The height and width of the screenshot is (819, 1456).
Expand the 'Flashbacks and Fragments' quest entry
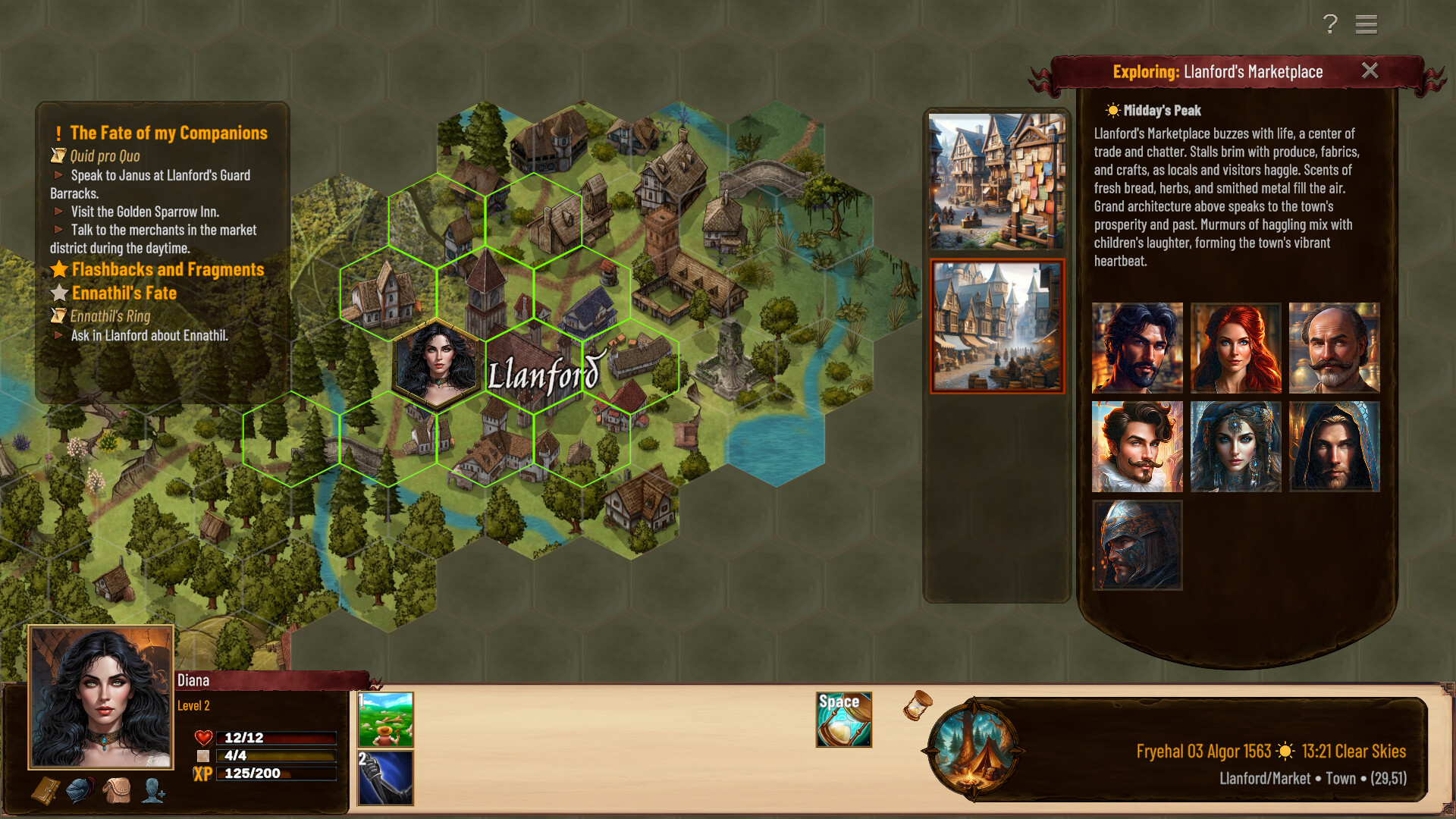click(x=167, y=269)
